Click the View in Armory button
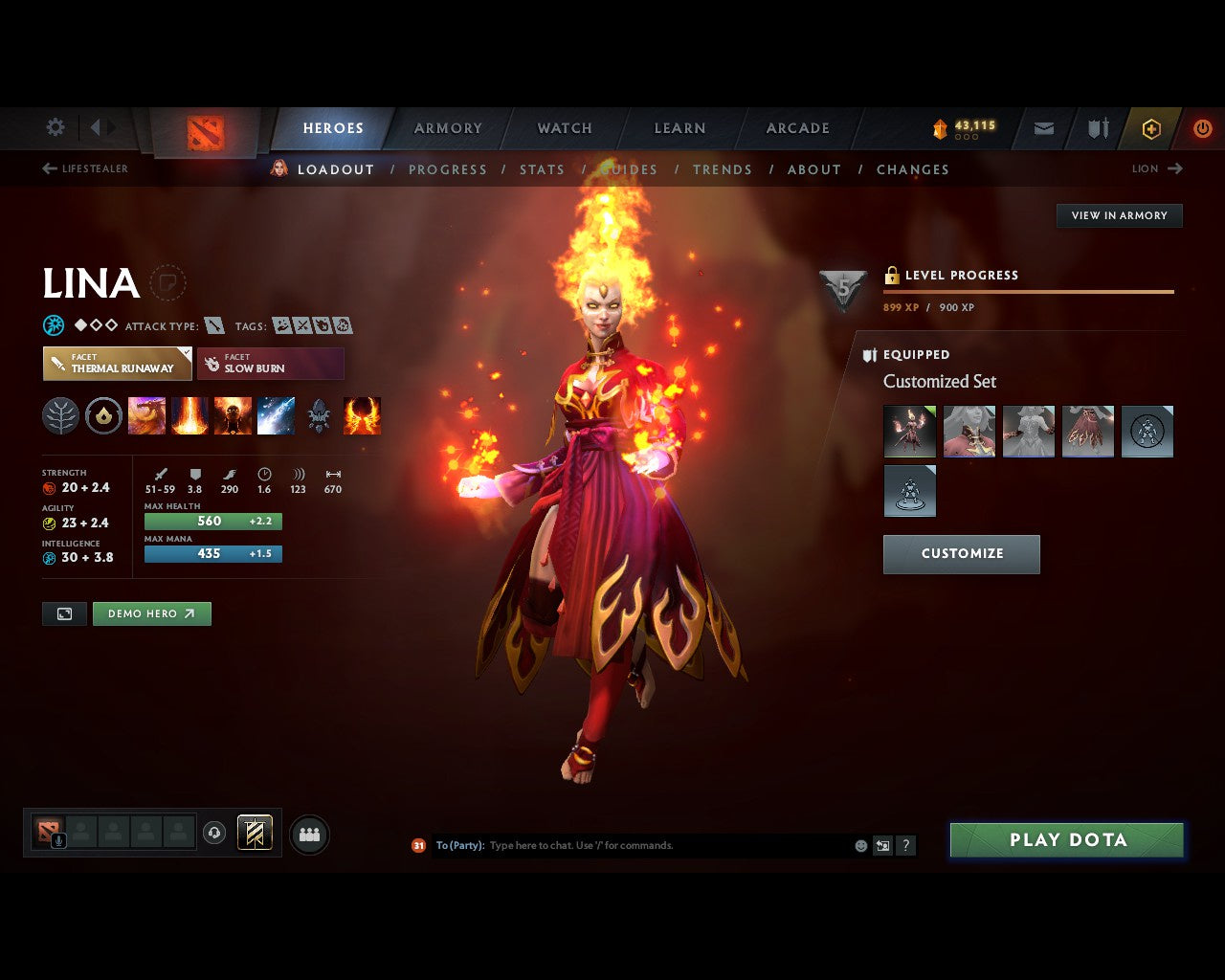 [1118, 215]
